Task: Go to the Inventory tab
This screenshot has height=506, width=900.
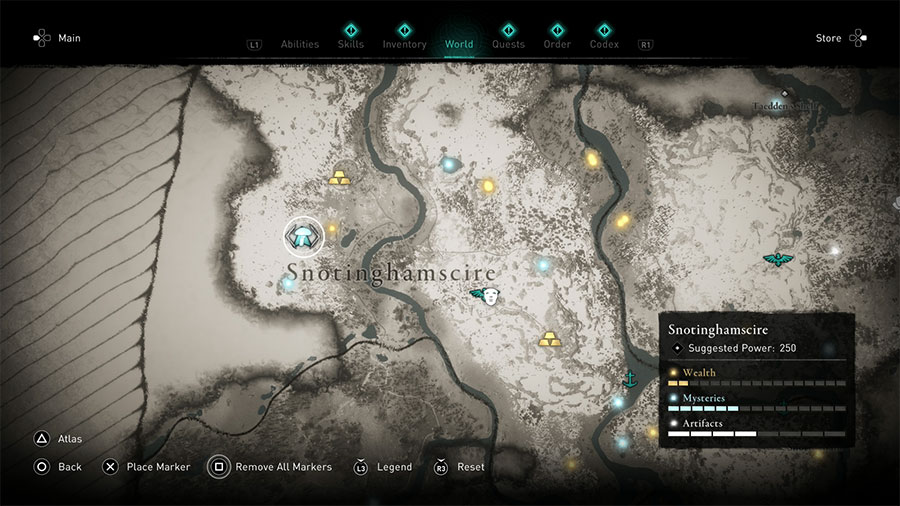Action: click(404, 44)
